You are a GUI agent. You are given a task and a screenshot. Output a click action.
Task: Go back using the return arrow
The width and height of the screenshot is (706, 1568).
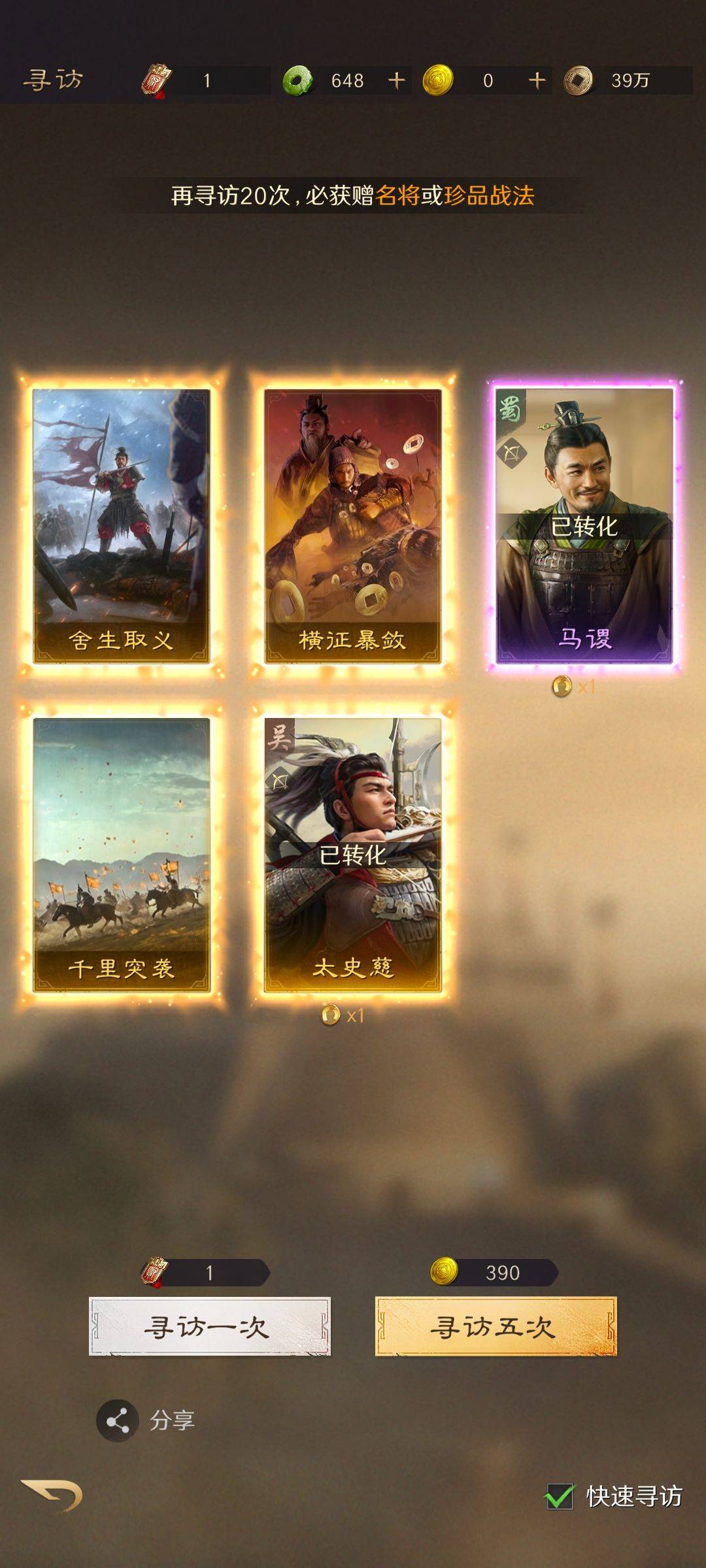pyautogui.click(x=52, y=1494)
